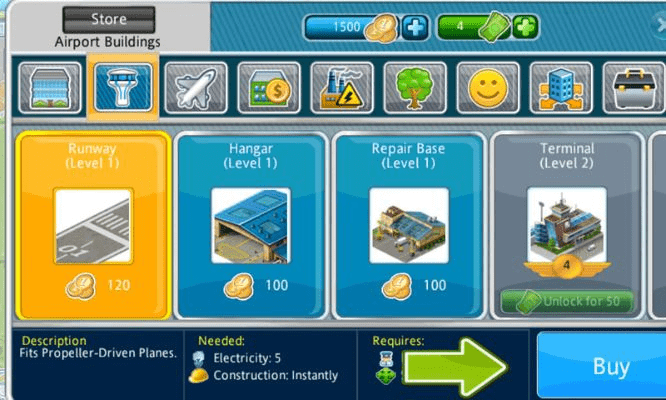Select the blue office building tab
The image size is (666, 400).
click(x=561, y=88)
